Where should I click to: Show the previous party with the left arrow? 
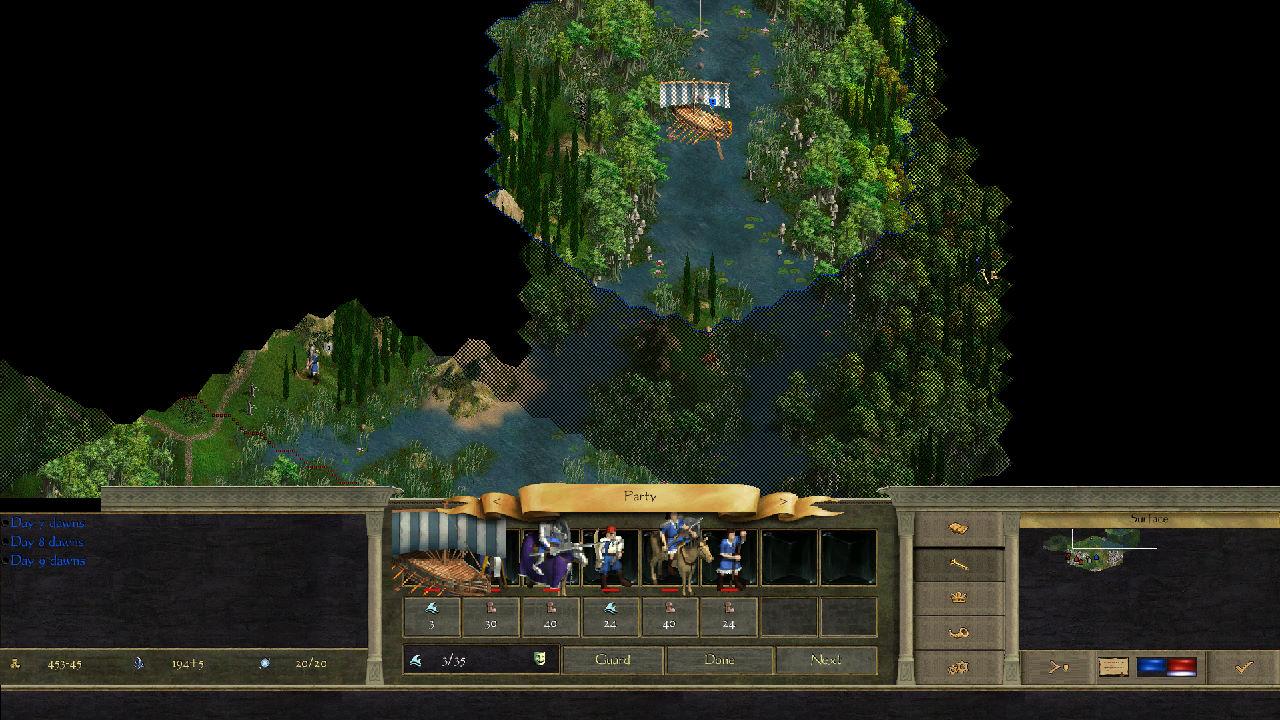(497, 500)
